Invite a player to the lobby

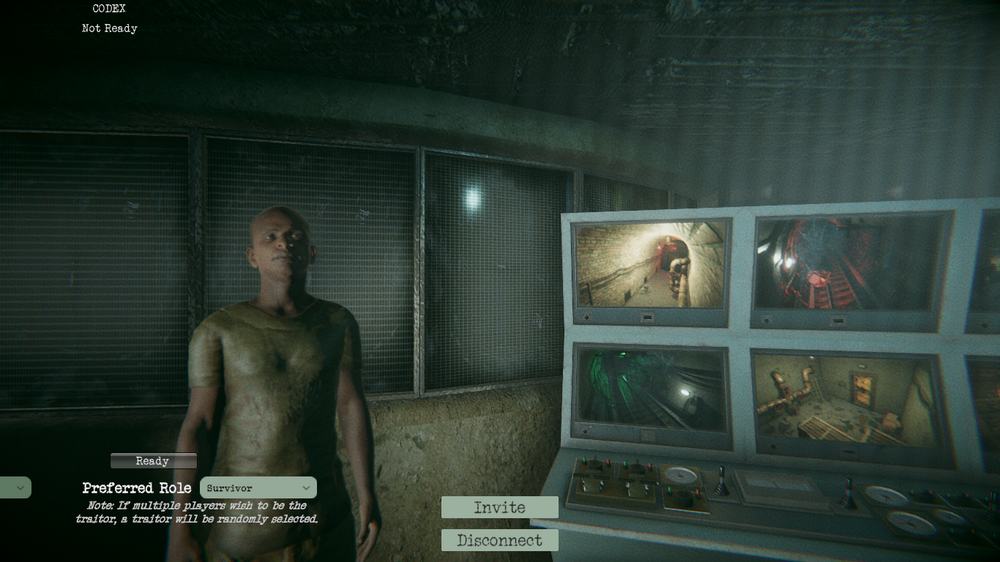point(499,507)
